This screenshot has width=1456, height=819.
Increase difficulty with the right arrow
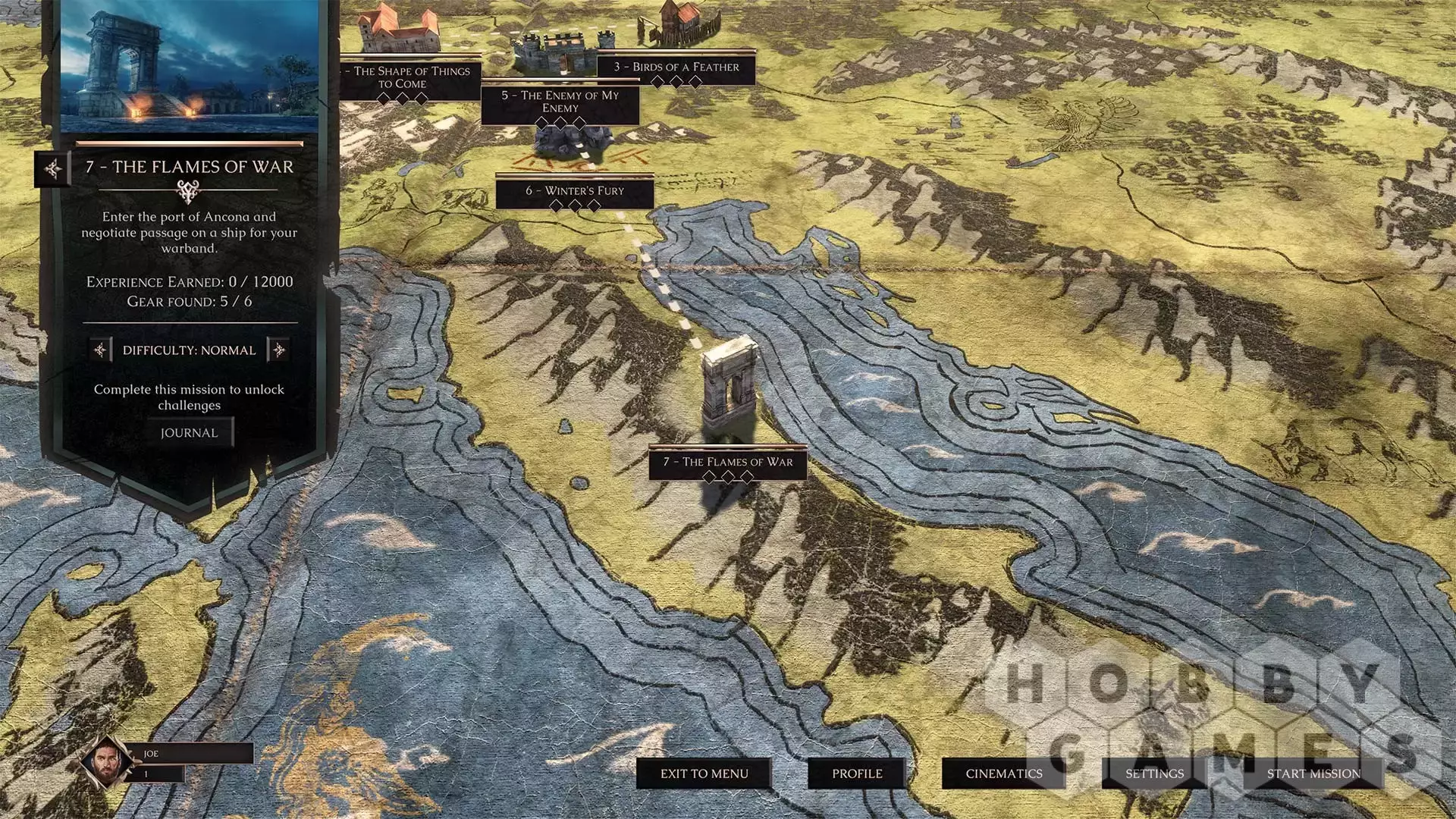pyautogui.click(x=279, y=350)
